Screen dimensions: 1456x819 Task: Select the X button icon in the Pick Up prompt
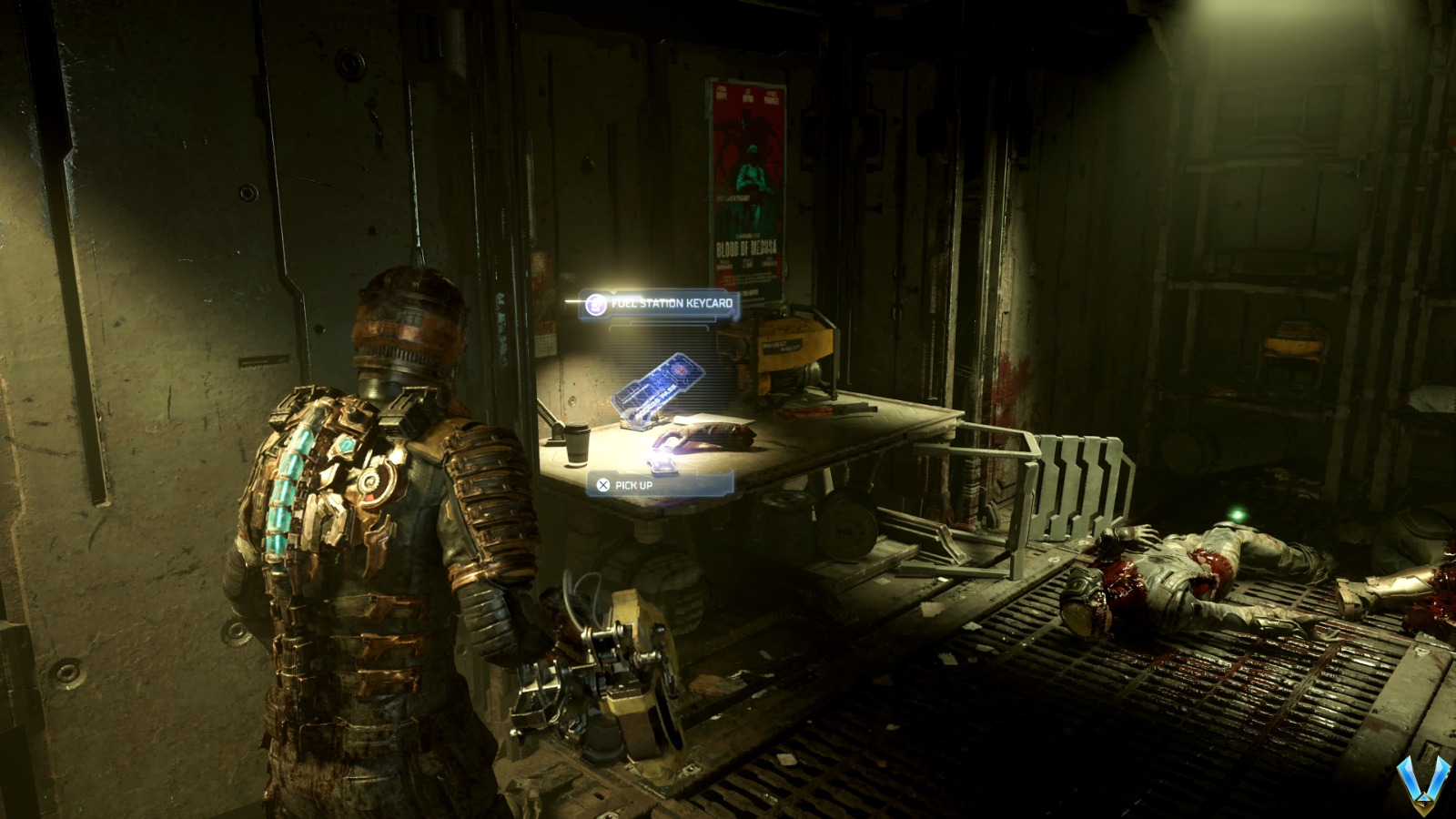point(602,485)
